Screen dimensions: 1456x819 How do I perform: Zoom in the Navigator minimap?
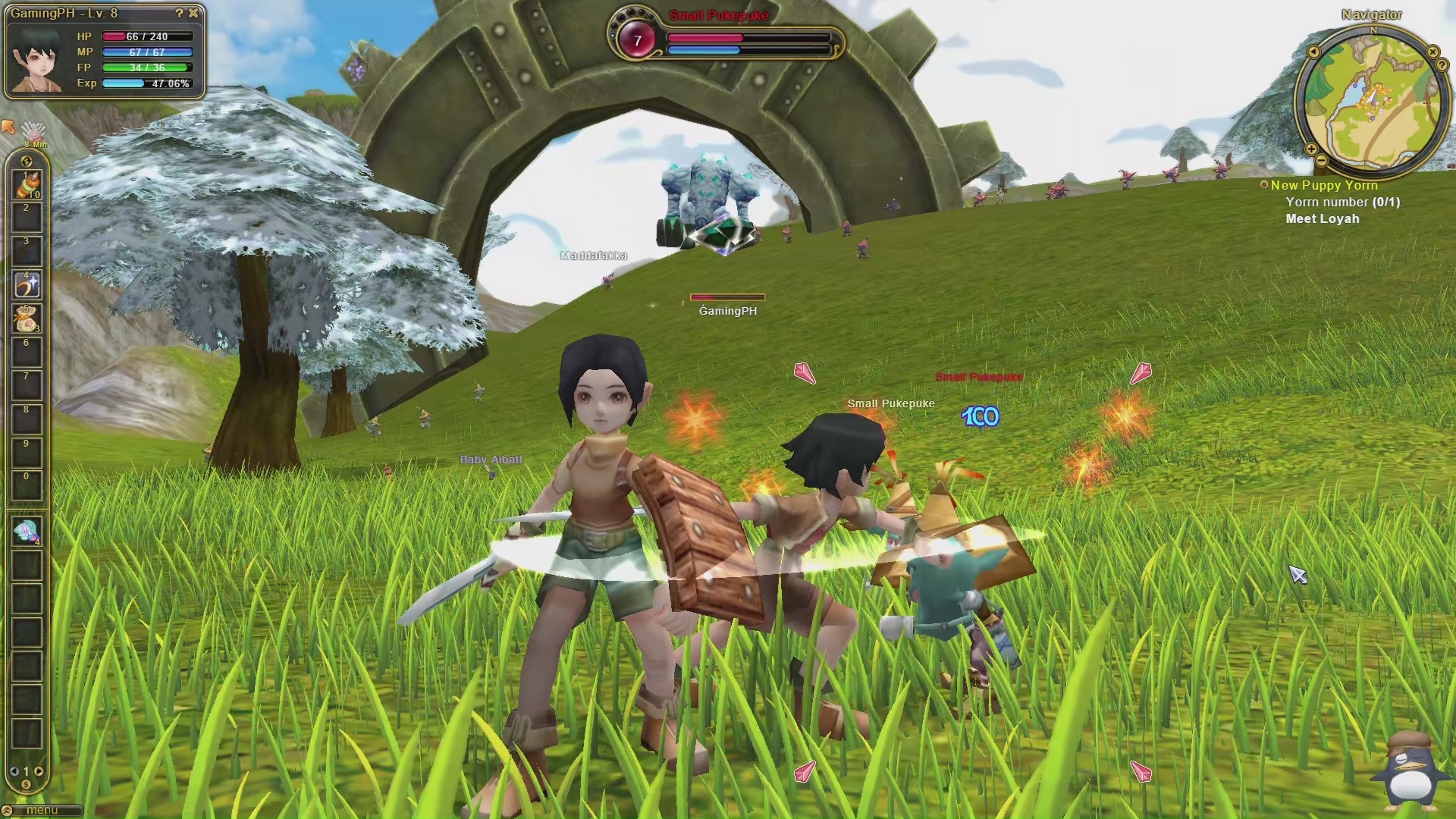tap(1311, 149)
